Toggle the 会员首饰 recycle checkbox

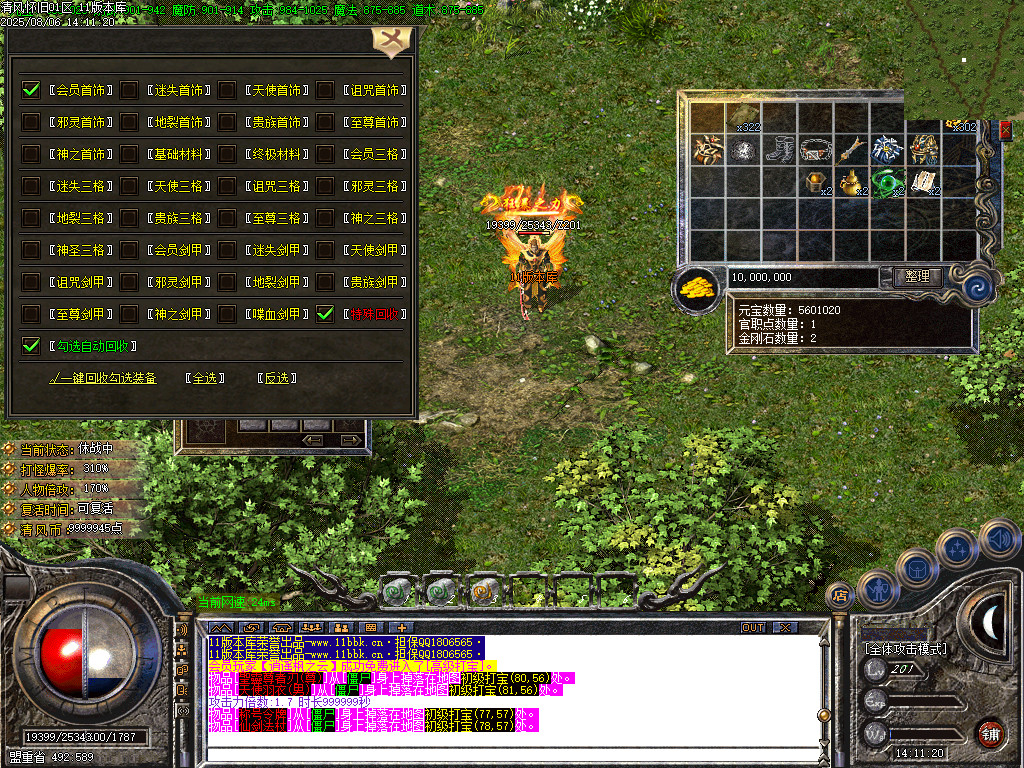31,90
